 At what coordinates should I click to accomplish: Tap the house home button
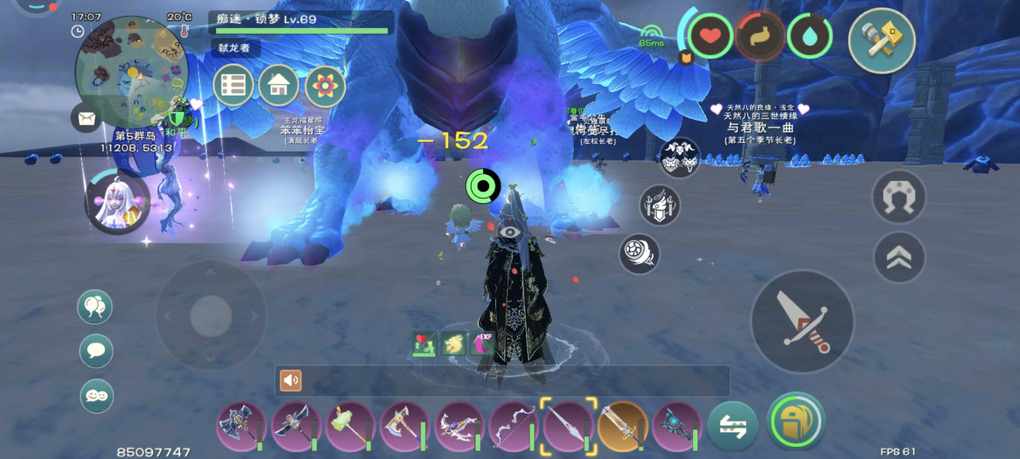click(x=279, y=86)
